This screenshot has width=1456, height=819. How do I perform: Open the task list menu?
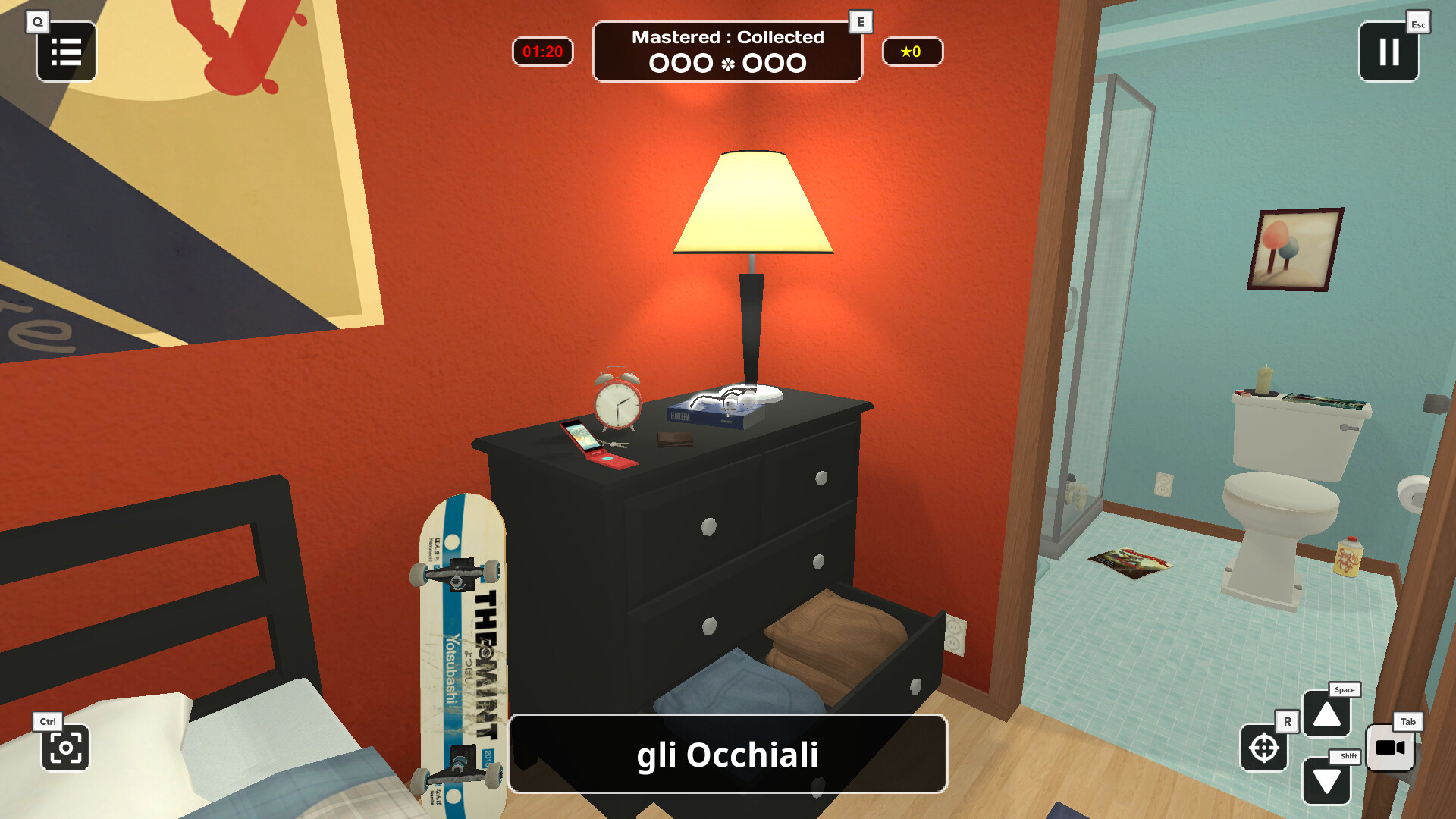click(x=66, y=51)
